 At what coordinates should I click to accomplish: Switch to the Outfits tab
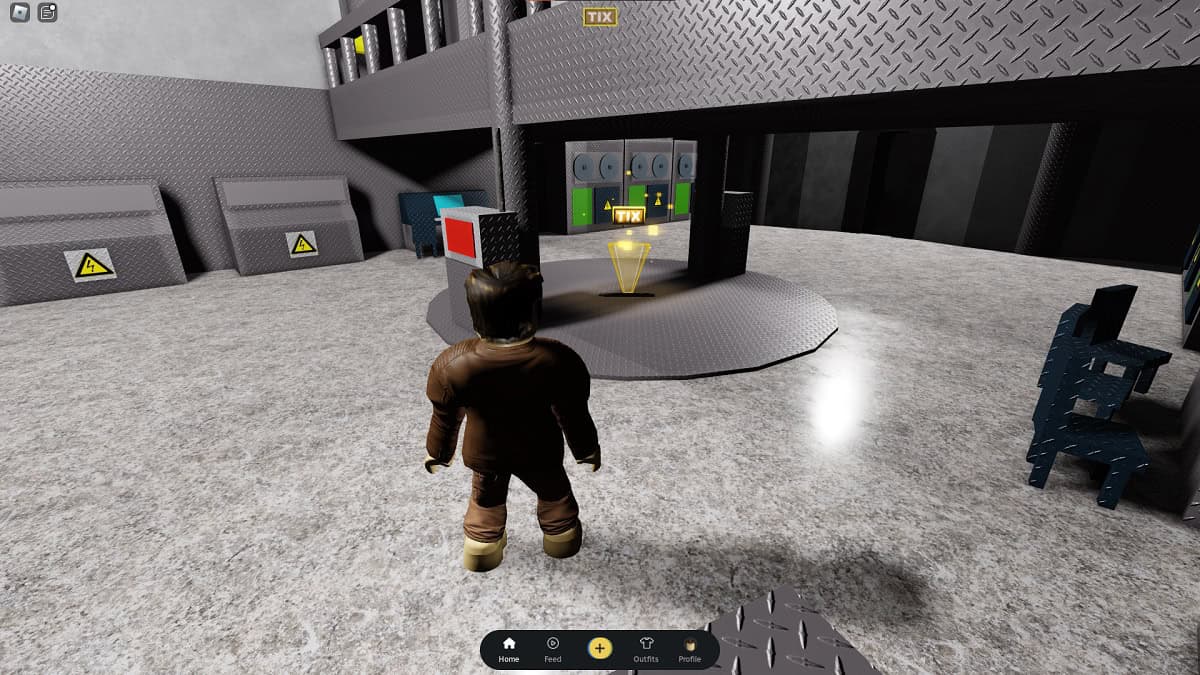646,649
